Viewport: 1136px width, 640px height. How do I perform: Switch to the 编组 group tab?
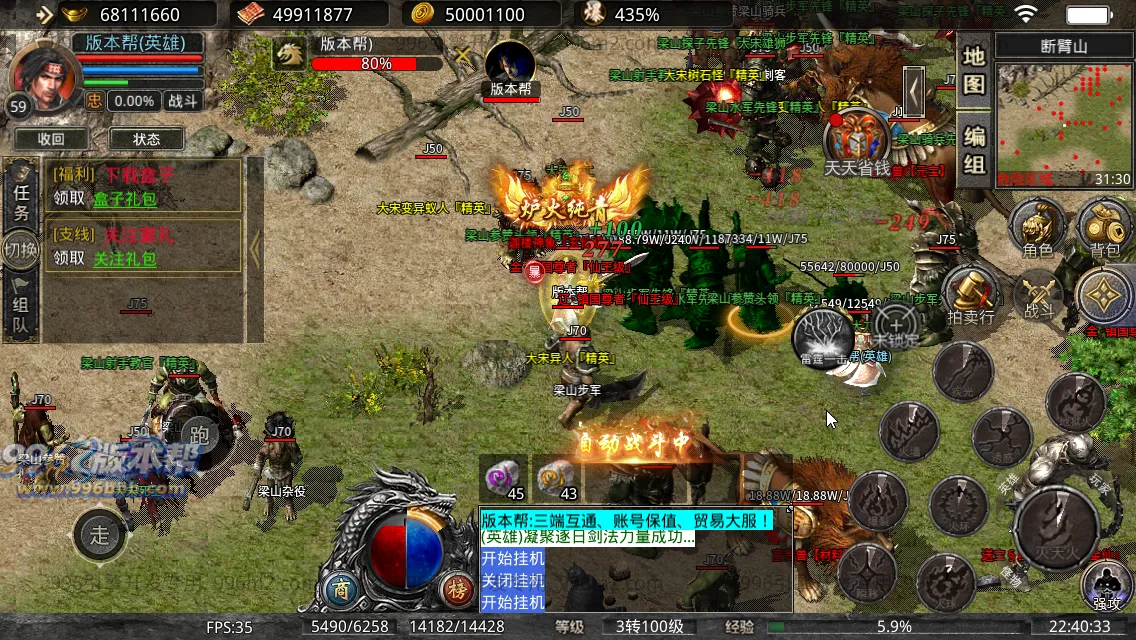point(974,150)
